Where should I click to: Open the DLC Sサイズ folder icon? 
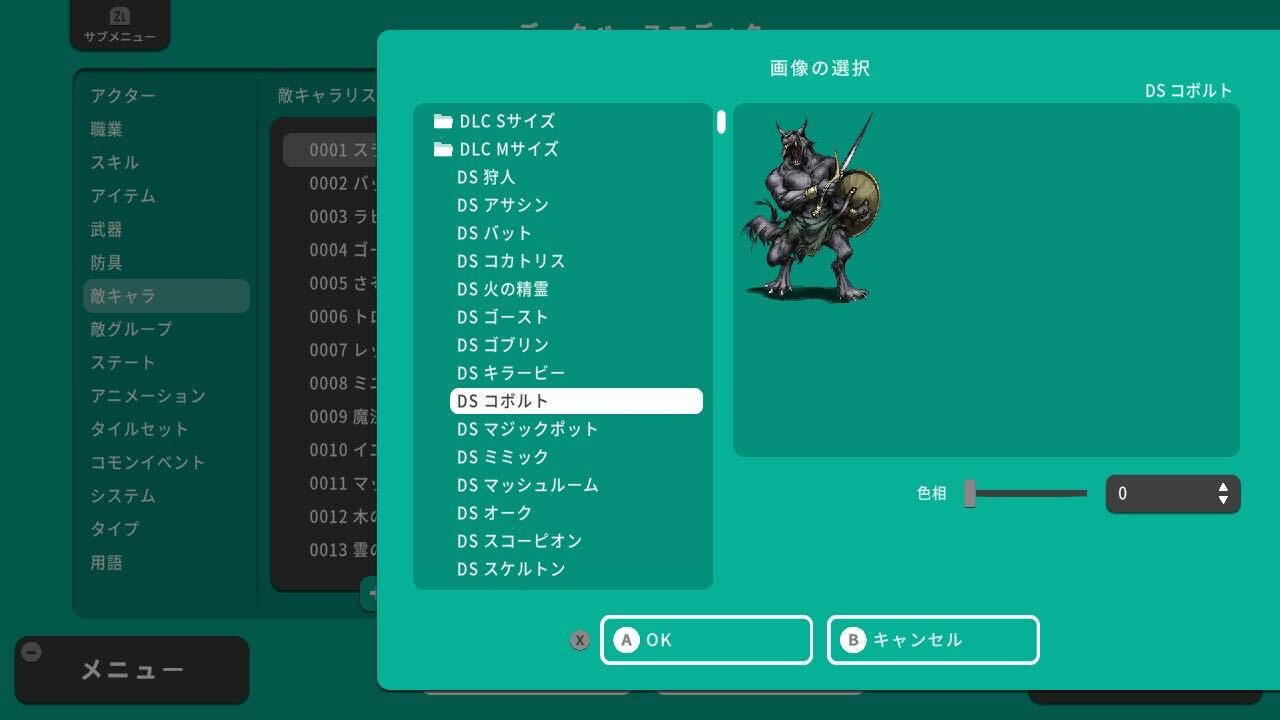pos(443,121)
